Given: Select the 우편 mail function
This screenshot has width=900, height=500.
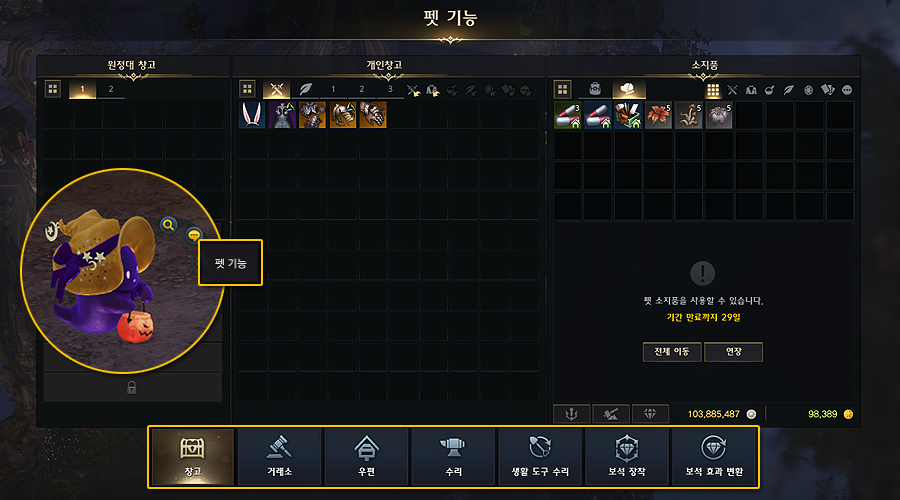Looking at the screenshot, I should point(366,457).
